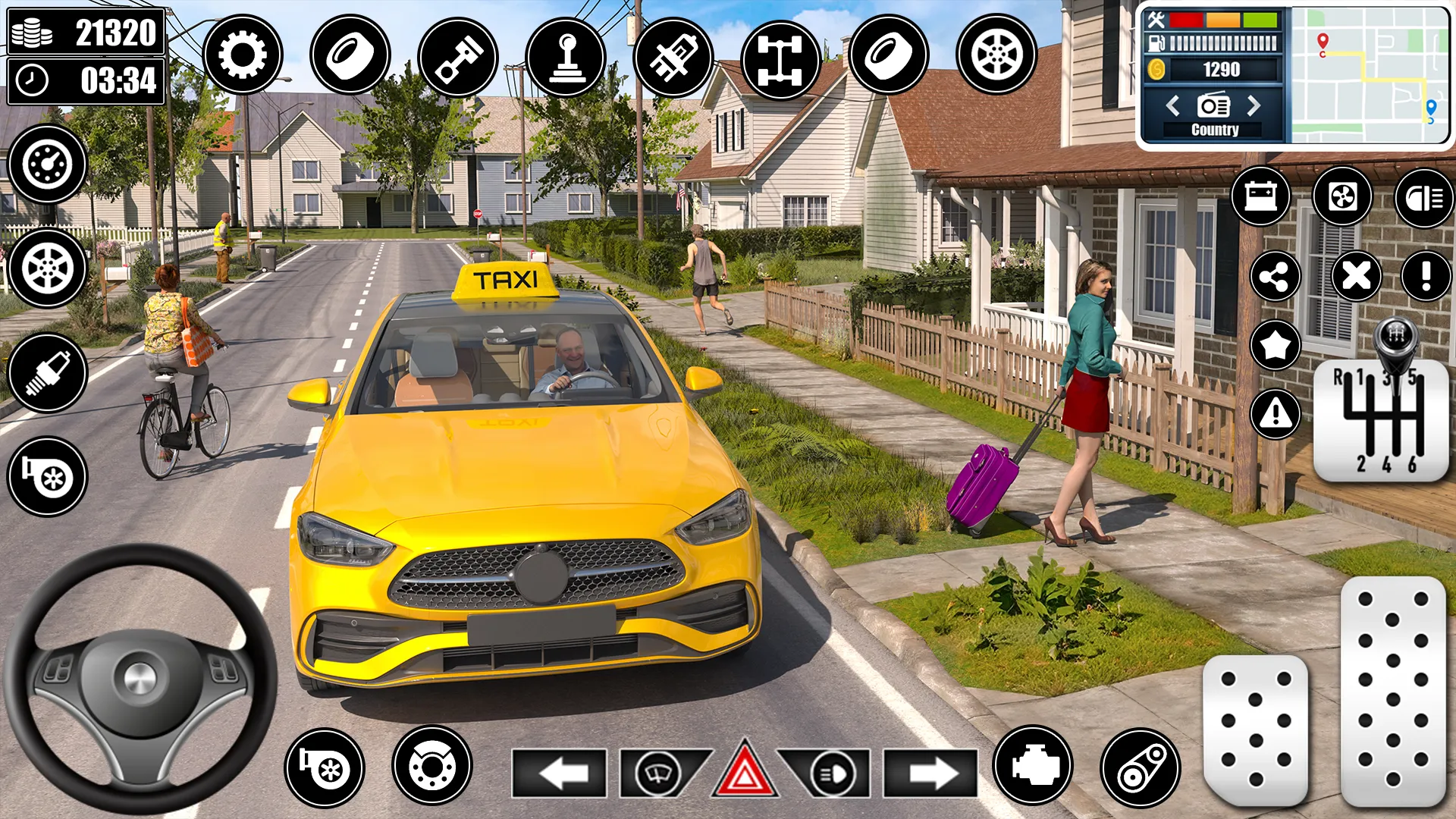
Task: Click the steering wheel control
Action: coord(140,678)
